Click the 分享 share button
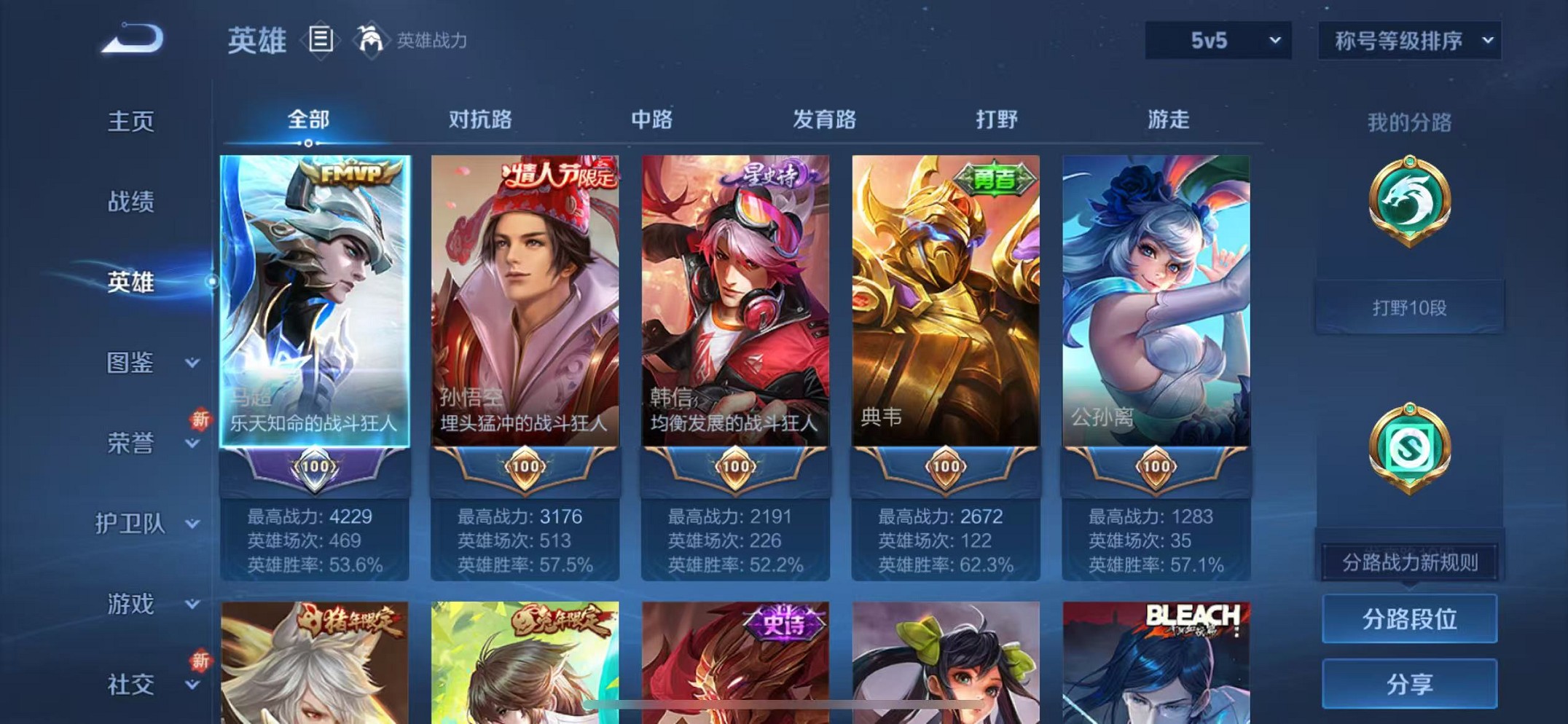This screenshot has height=724, width=1568. tap(1409, 683)
